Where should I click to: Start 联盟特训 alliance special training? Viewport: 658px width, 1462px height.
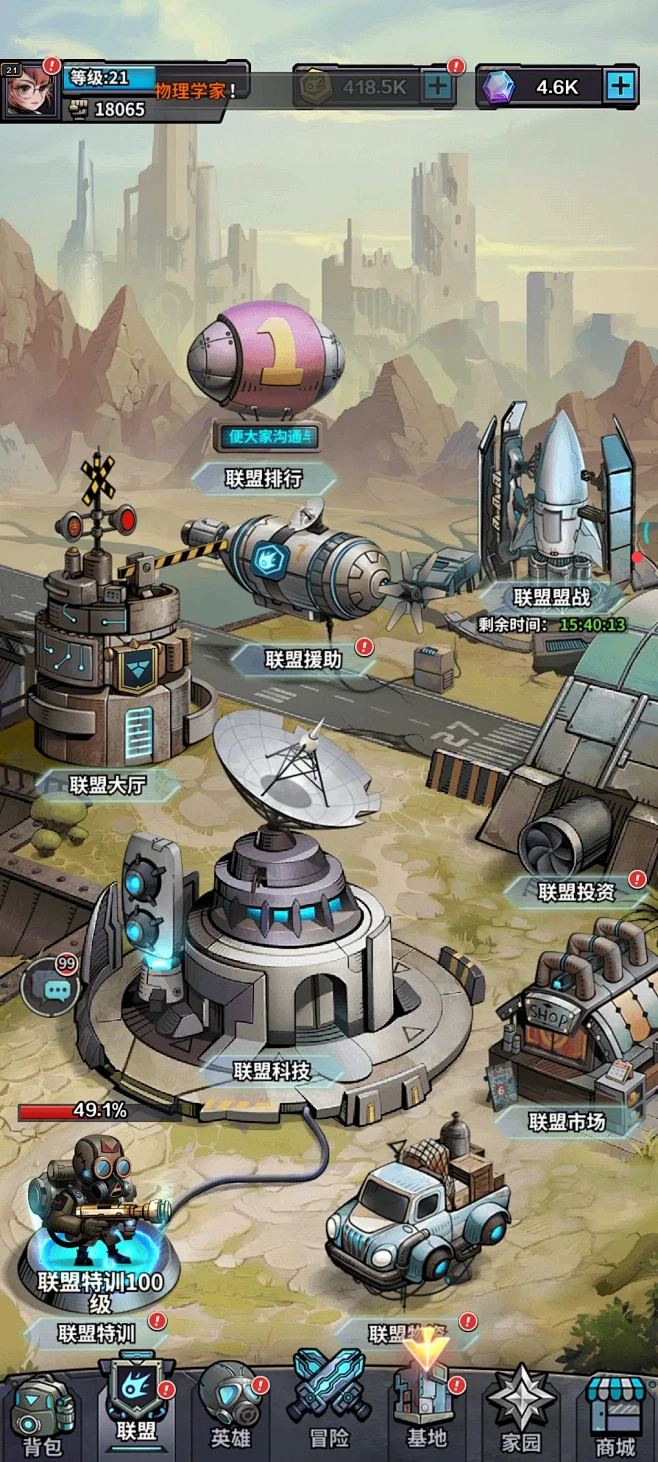(97, 1333)
